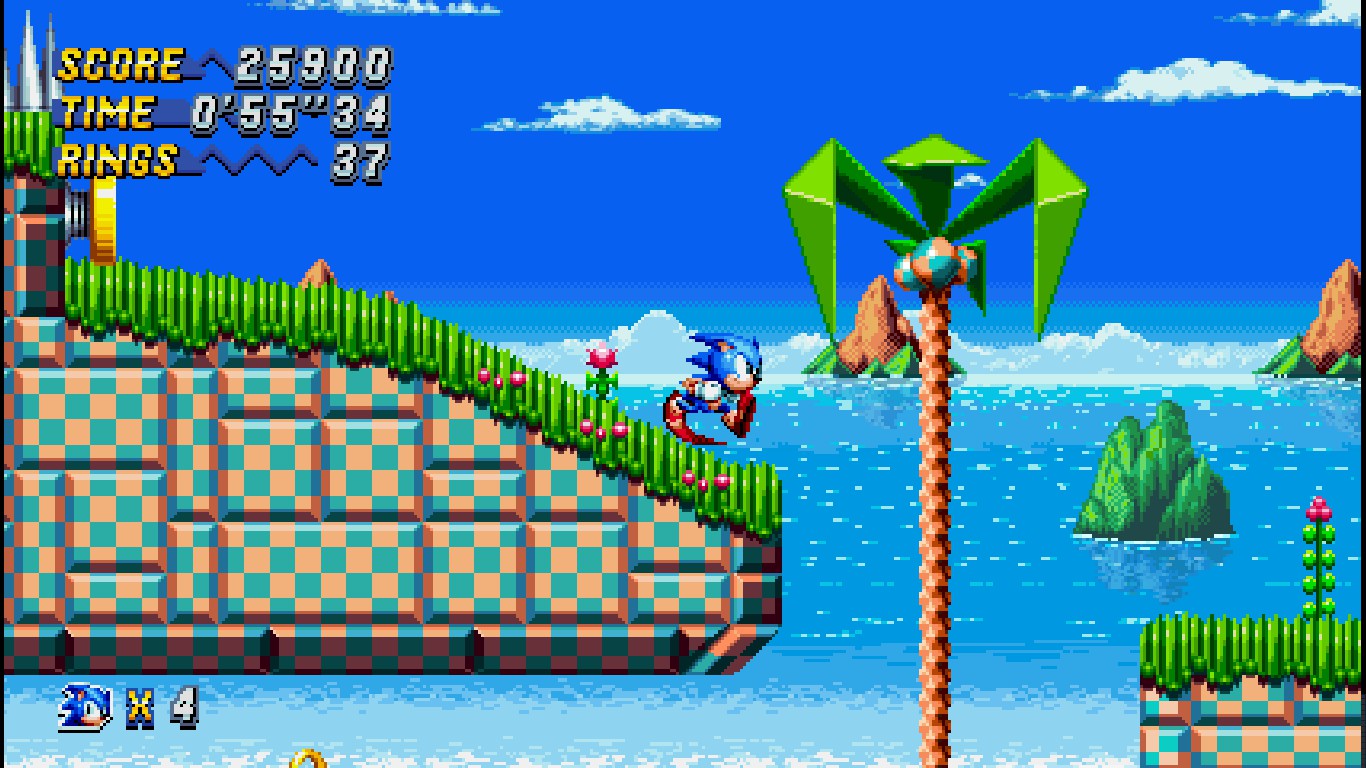Click the tall palm tree trunk

pos(938,500)
